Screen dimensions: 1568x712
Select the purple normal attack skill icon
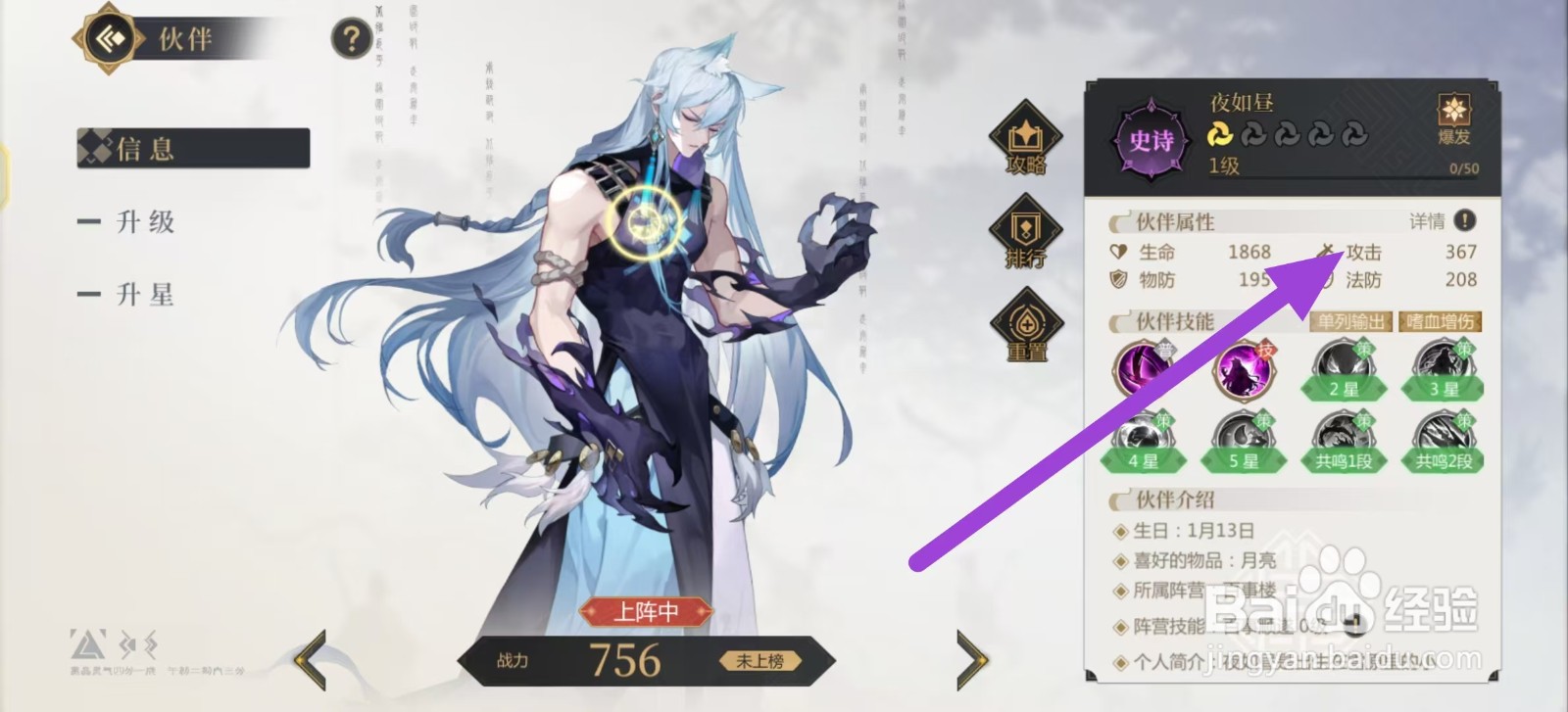pos(1145,370)
